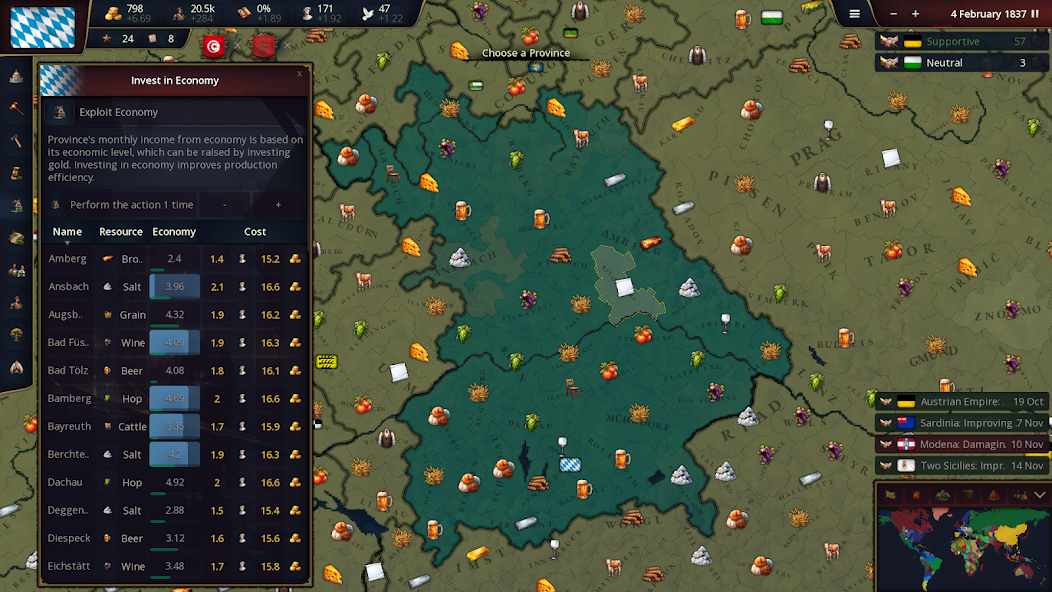This screenshot has width=1052, height=592.
Task: Open the hamburger main menu
Action: [854, 14]
